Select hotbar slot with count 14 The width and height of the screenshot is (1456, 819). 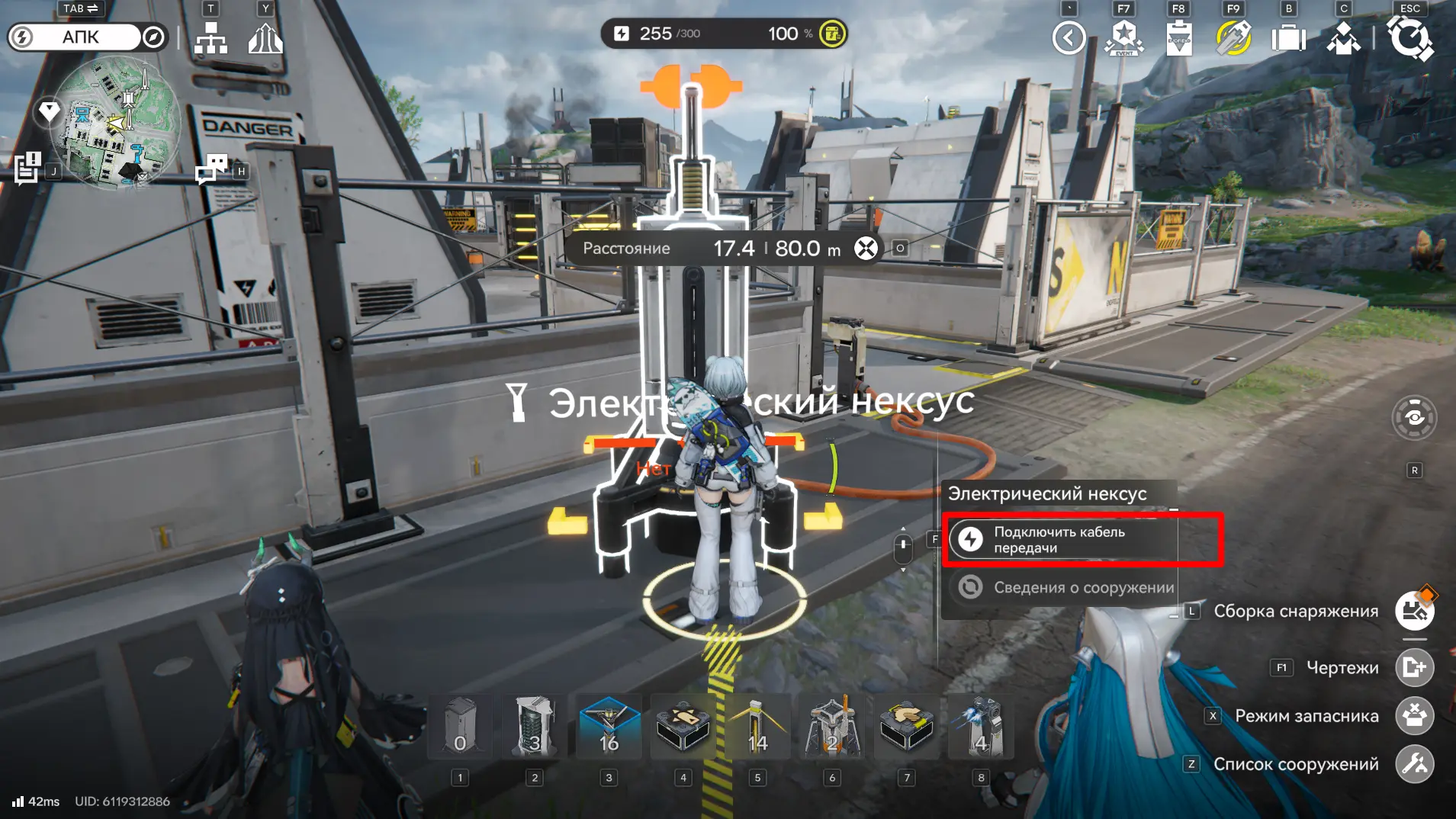pyautogui.click(x=757, y=727)
